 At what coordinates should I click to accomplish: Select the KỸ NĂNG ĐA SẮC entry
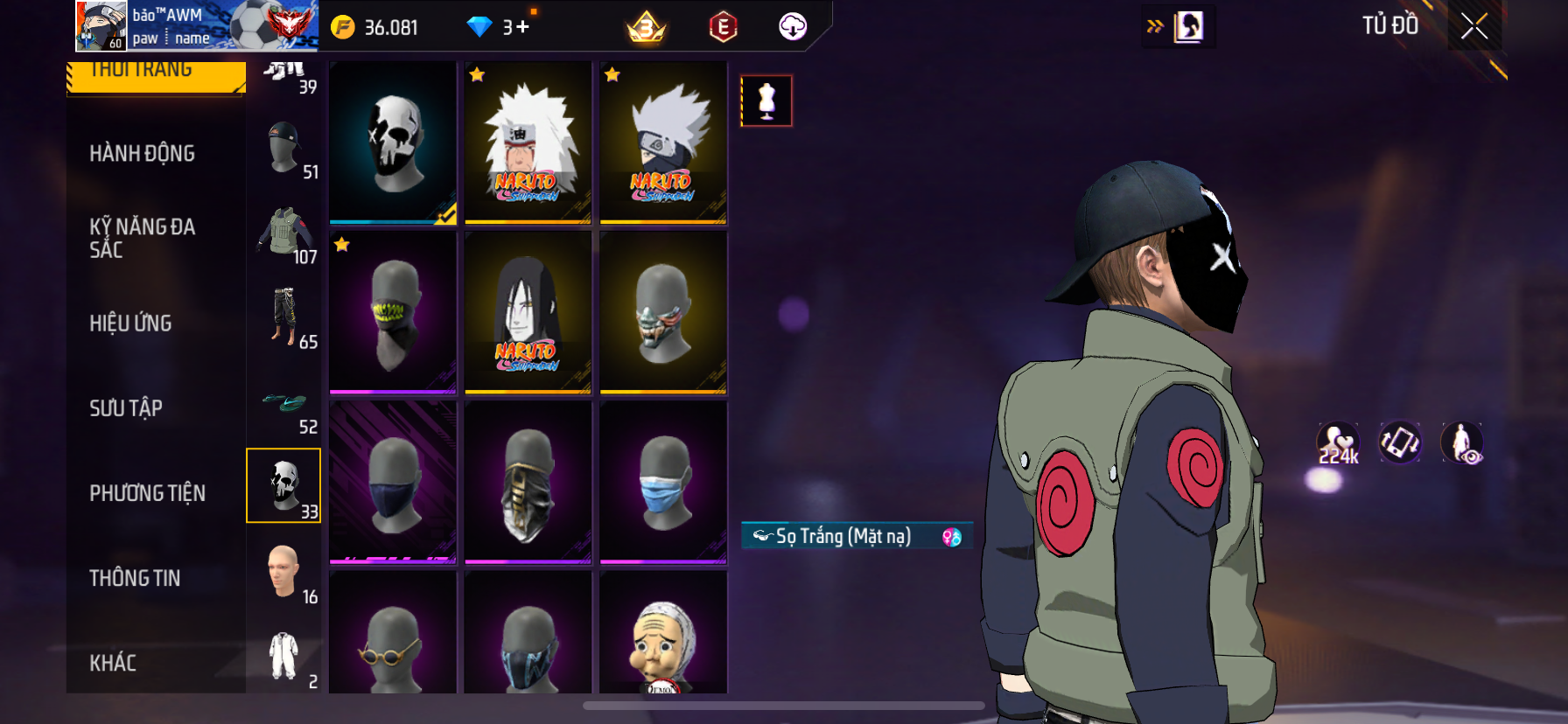click(x=142, y=238)
